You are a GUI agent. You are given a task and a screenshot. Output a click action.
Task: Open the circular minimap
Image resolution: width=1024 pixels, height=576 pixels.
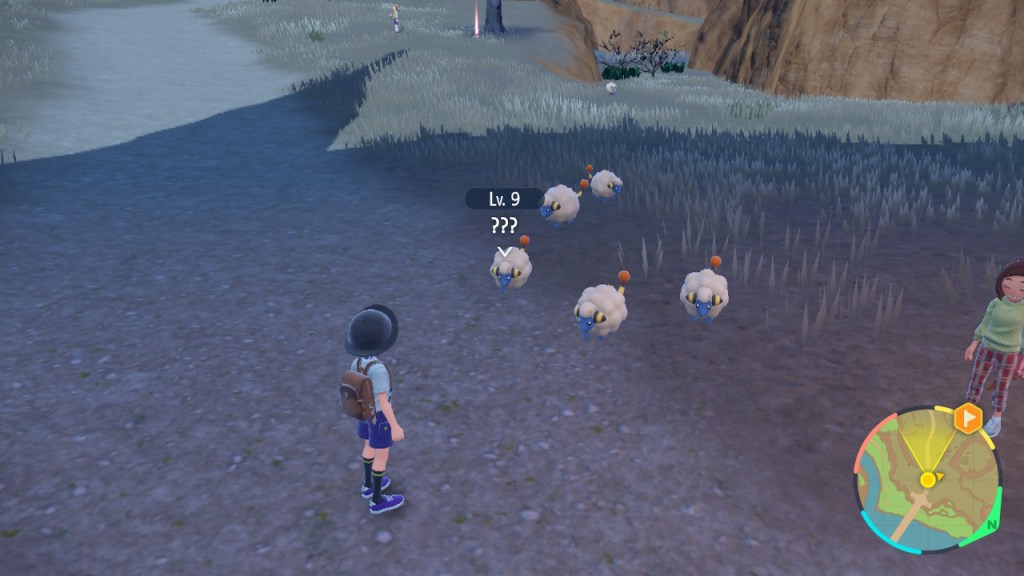tap(926, 479)
